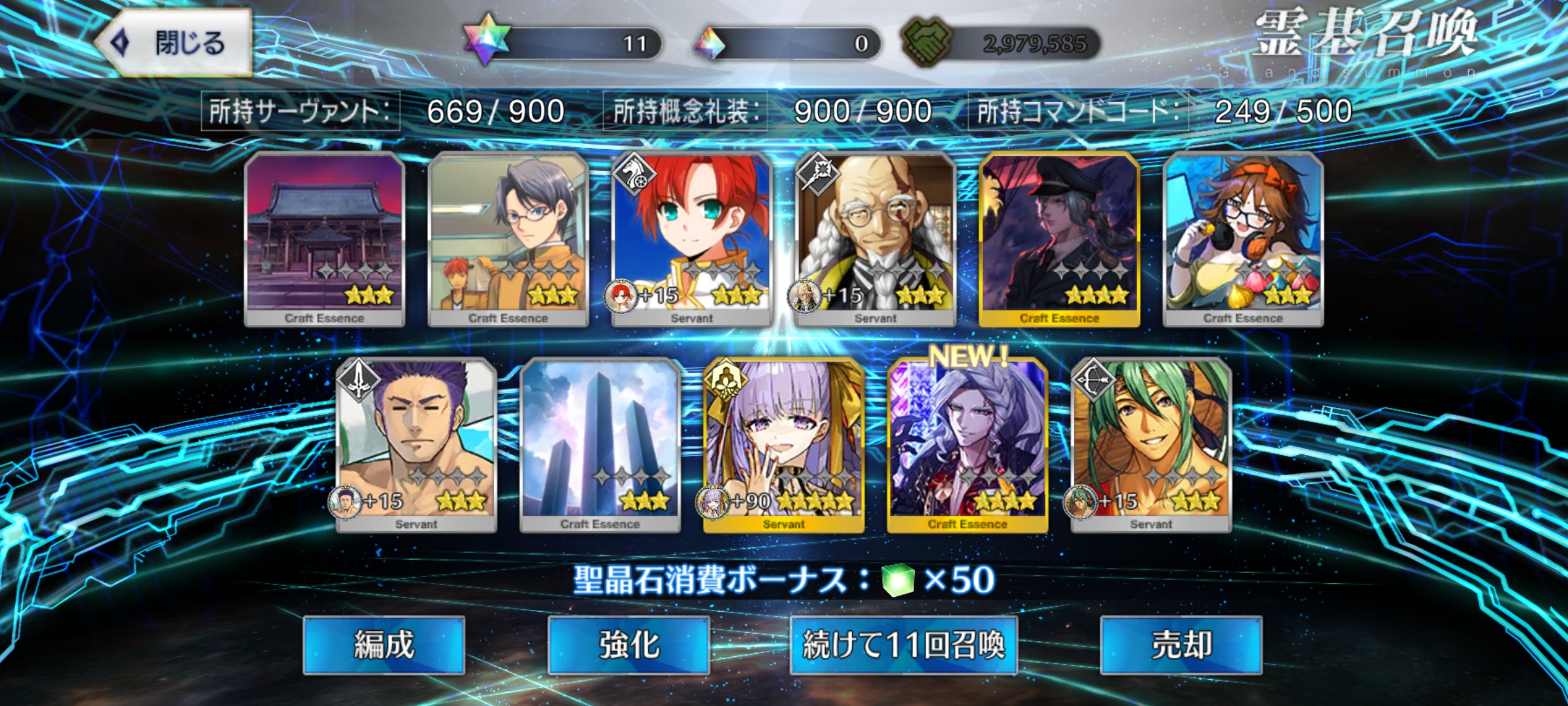This screenshot has width=1568, height=706.
Task: Go to the 強化 enhancement menu
Action: click(629, 645)
